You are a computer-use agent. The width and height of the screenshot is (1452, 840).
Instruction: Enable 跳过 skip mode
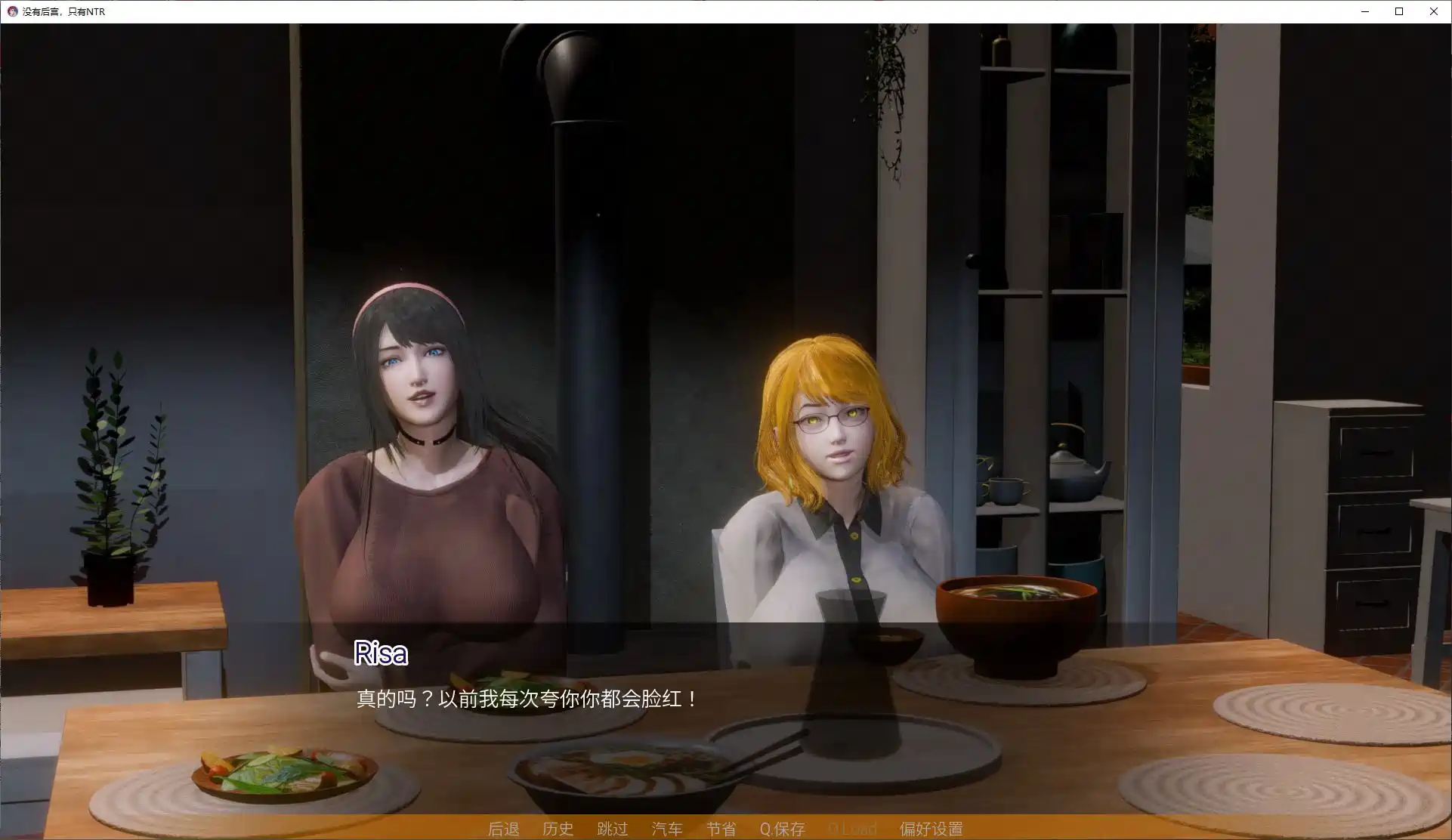click(613, 829)
